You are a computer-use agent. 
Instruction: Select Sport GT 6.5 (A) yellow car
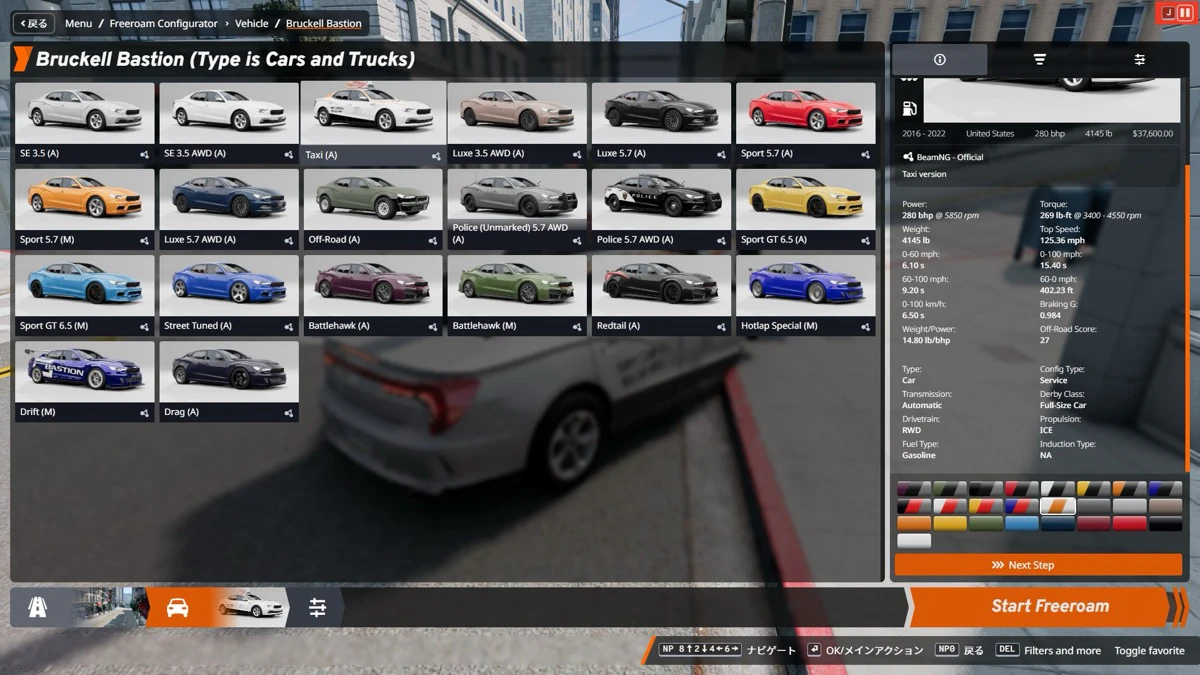pyautogui.click(x=805, y=208)
